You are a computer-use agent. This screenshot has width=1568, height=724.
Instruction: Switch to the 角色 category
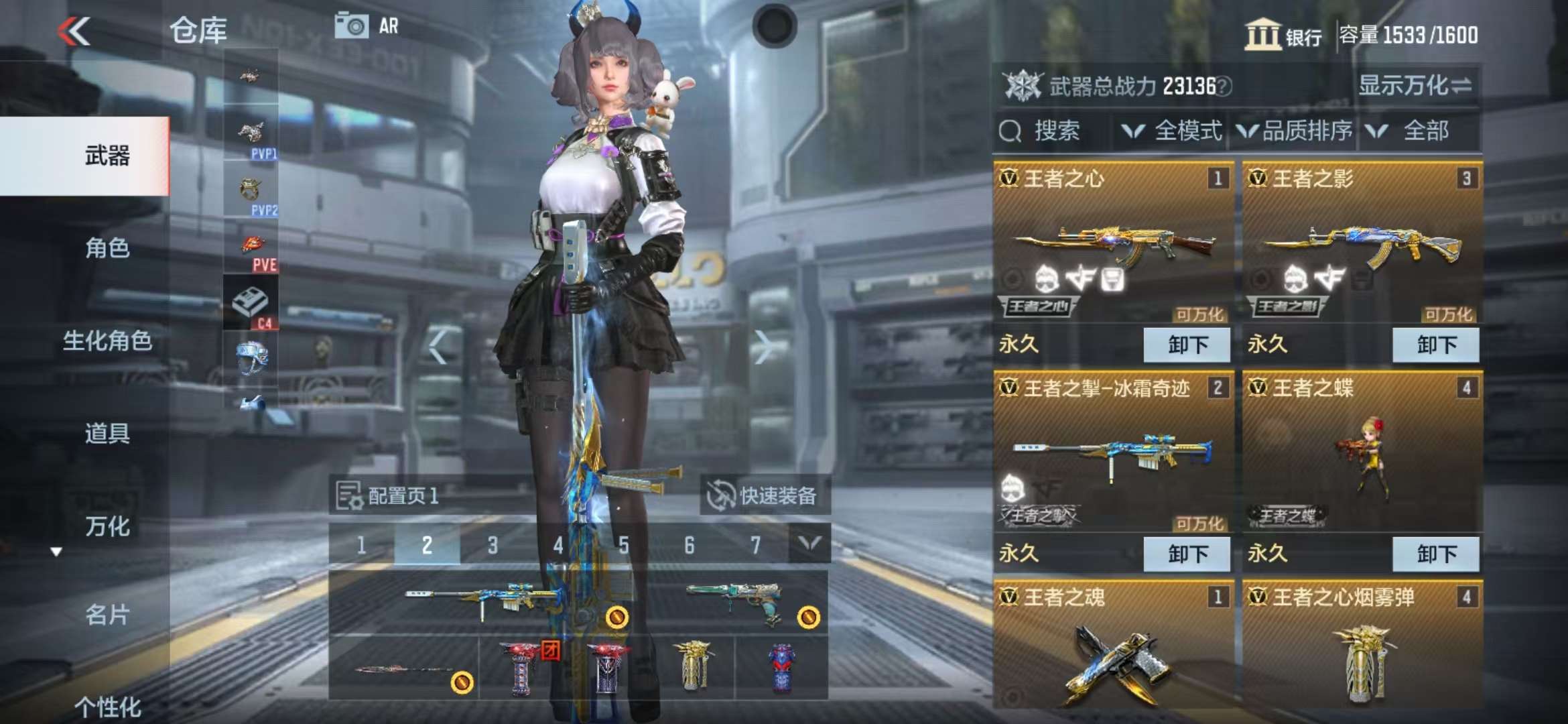pyautogui.click(x=107, y=249)
